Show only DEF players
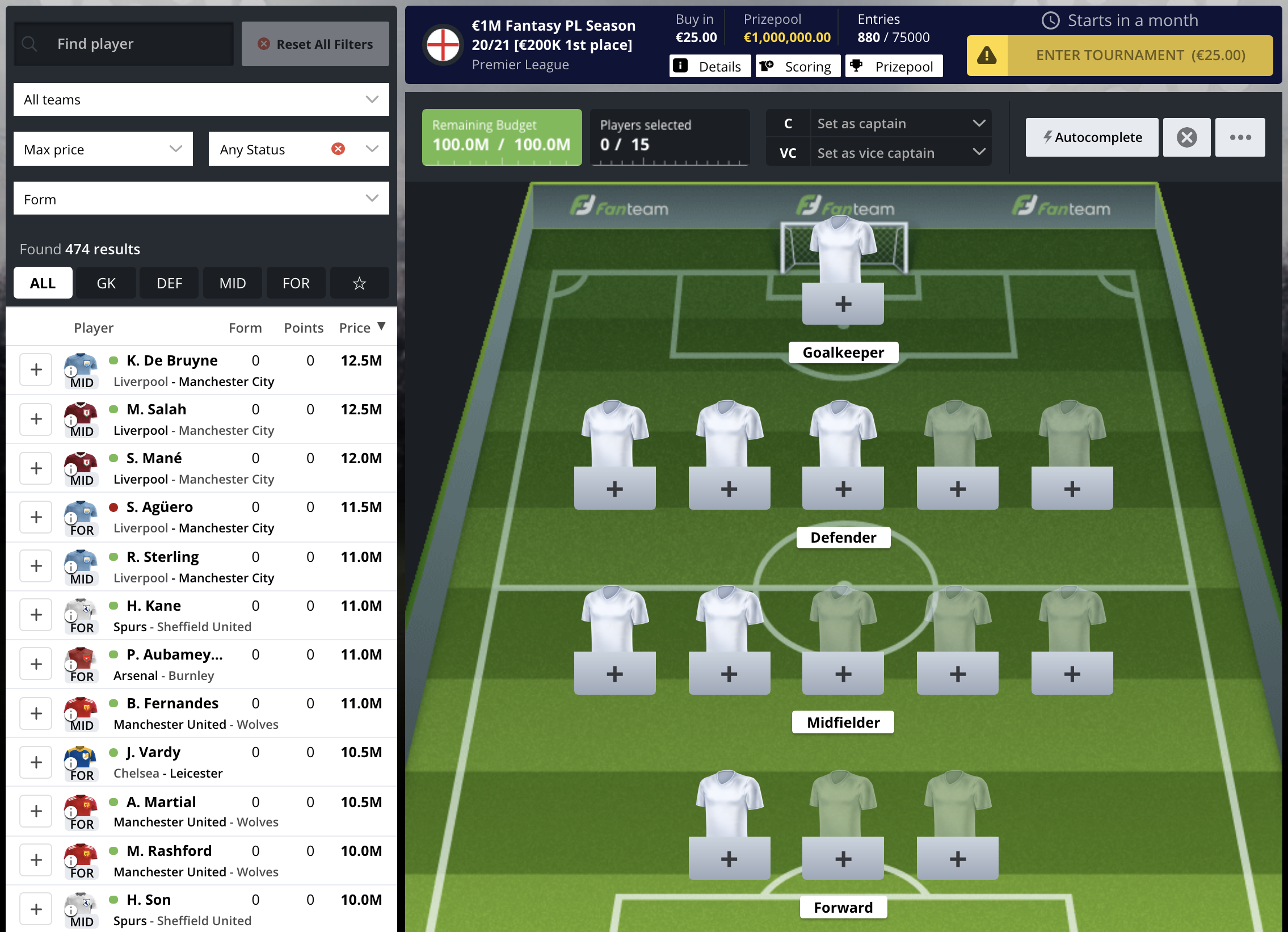Viewport: 1288px width, 932px height. [x=169, y=283]
